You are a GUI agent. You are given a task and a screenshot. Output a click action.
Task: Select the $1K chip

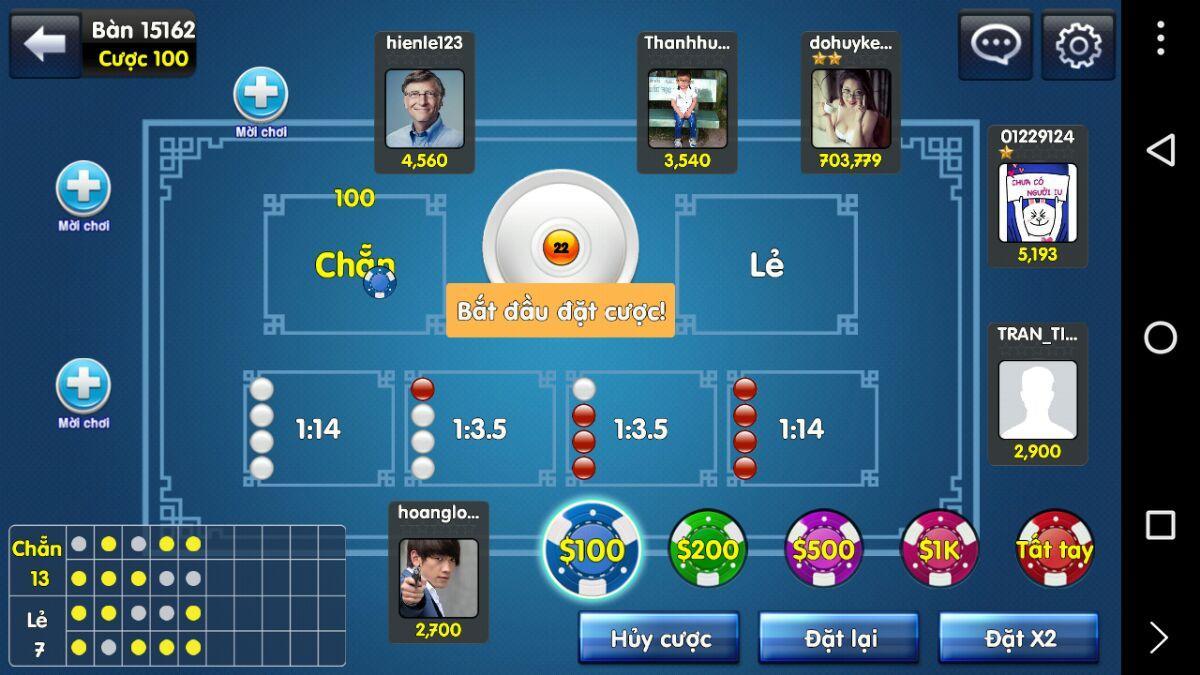tap(940, 549)
